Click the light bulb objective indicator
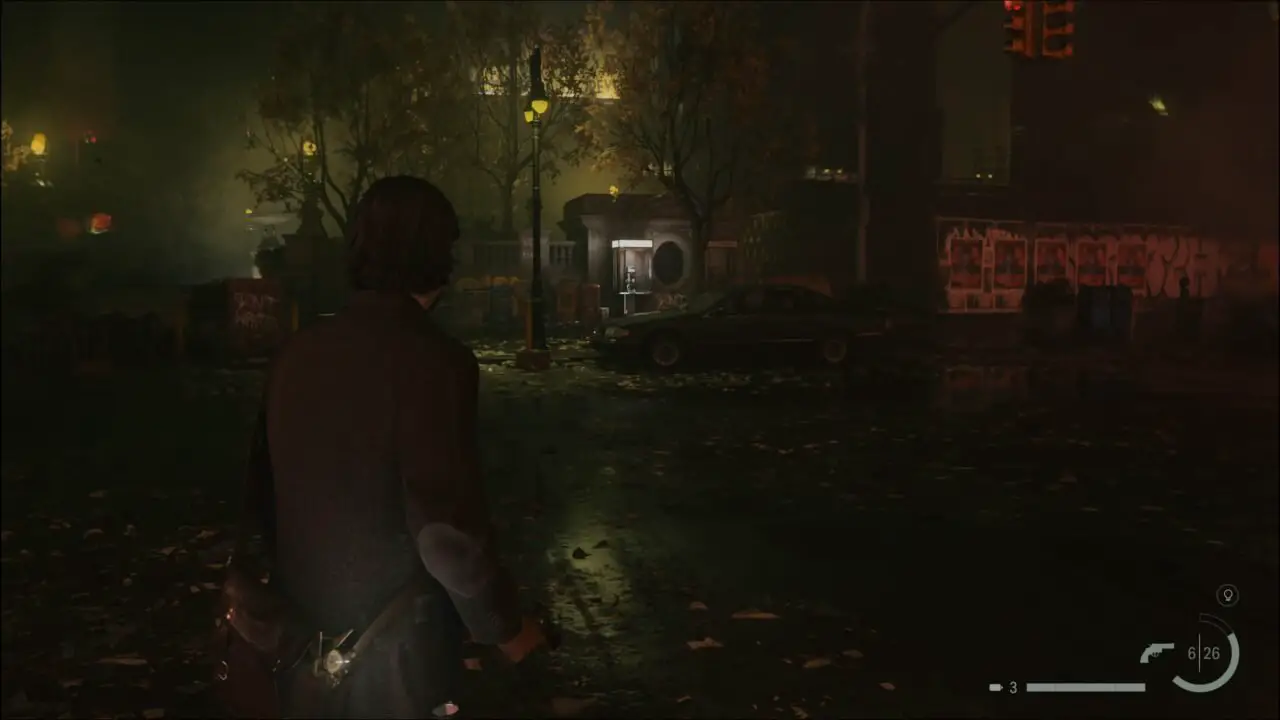The height and width of the screenshot is (720, 1280). tap(1228, 596)
